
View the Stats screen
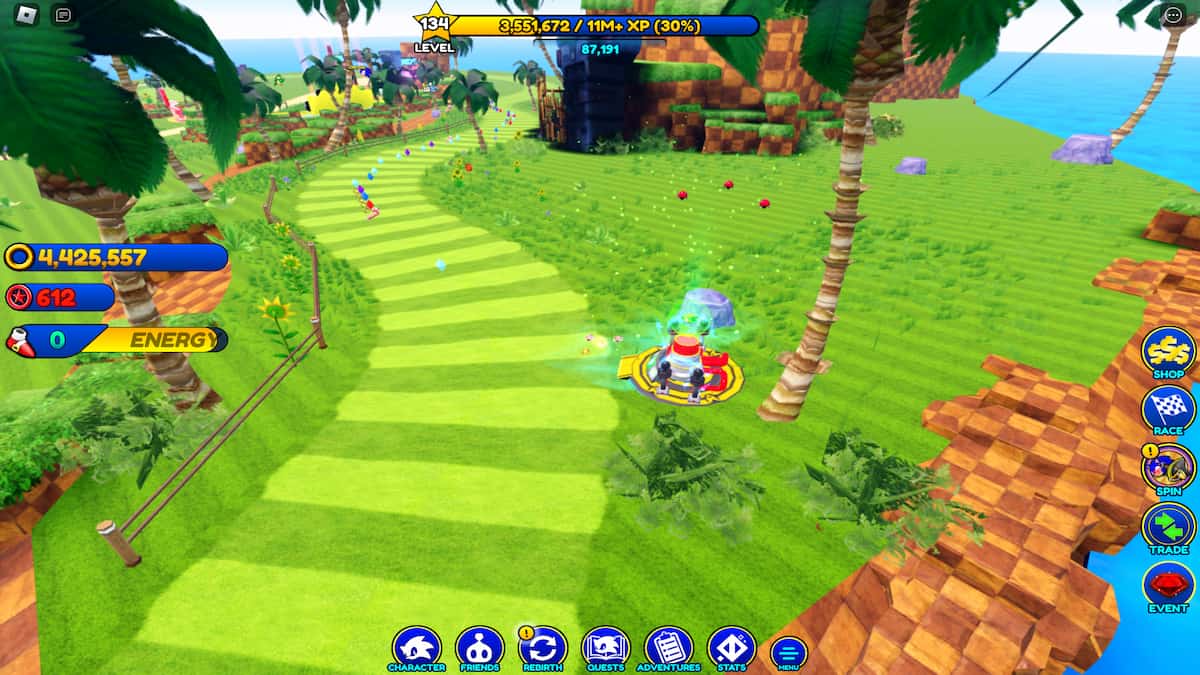731,648
